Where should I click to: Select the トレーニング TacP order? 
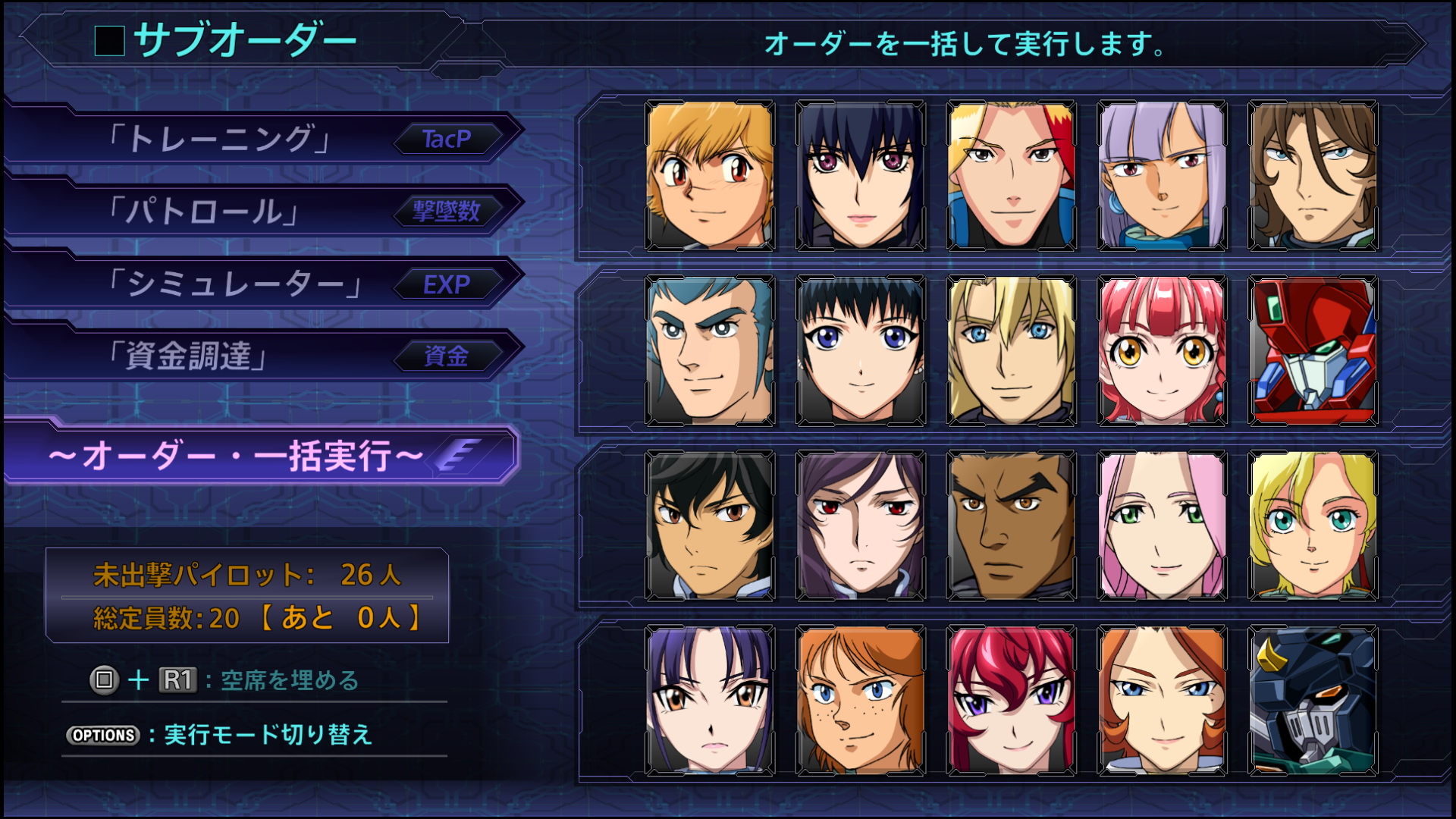coord(262,139)
